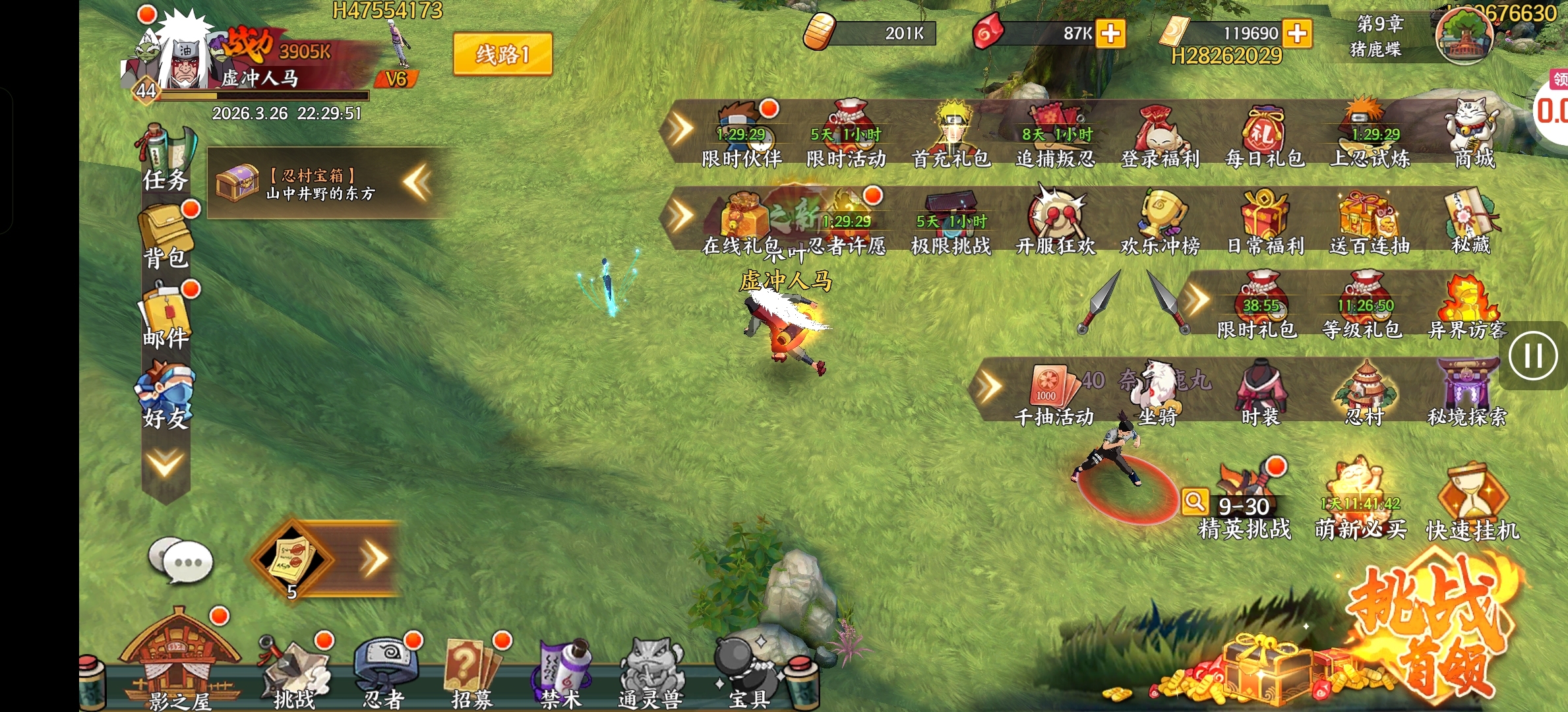The height and width of the screenshot is (712, 1568).
Task: Open the 坐骑 mount menu
Action: [x=1157, y=393]
